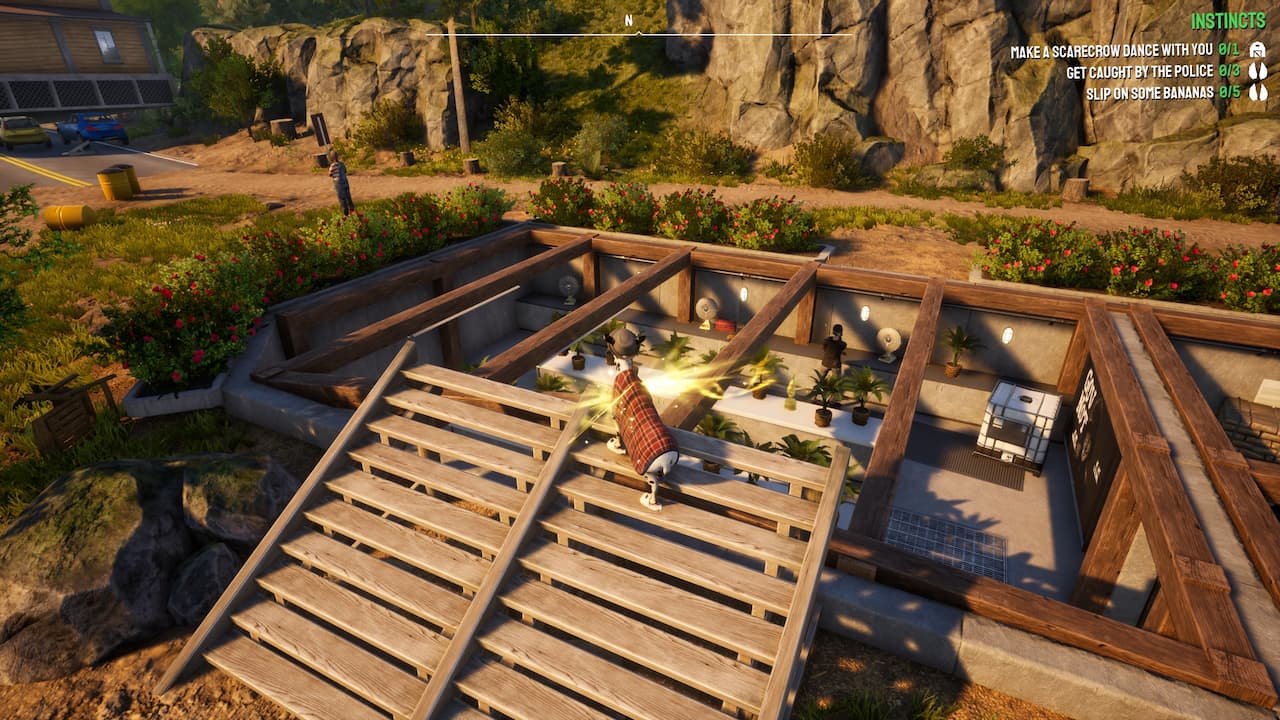Click the 0/5 counter beside the bananas quest

[1228, 92]
